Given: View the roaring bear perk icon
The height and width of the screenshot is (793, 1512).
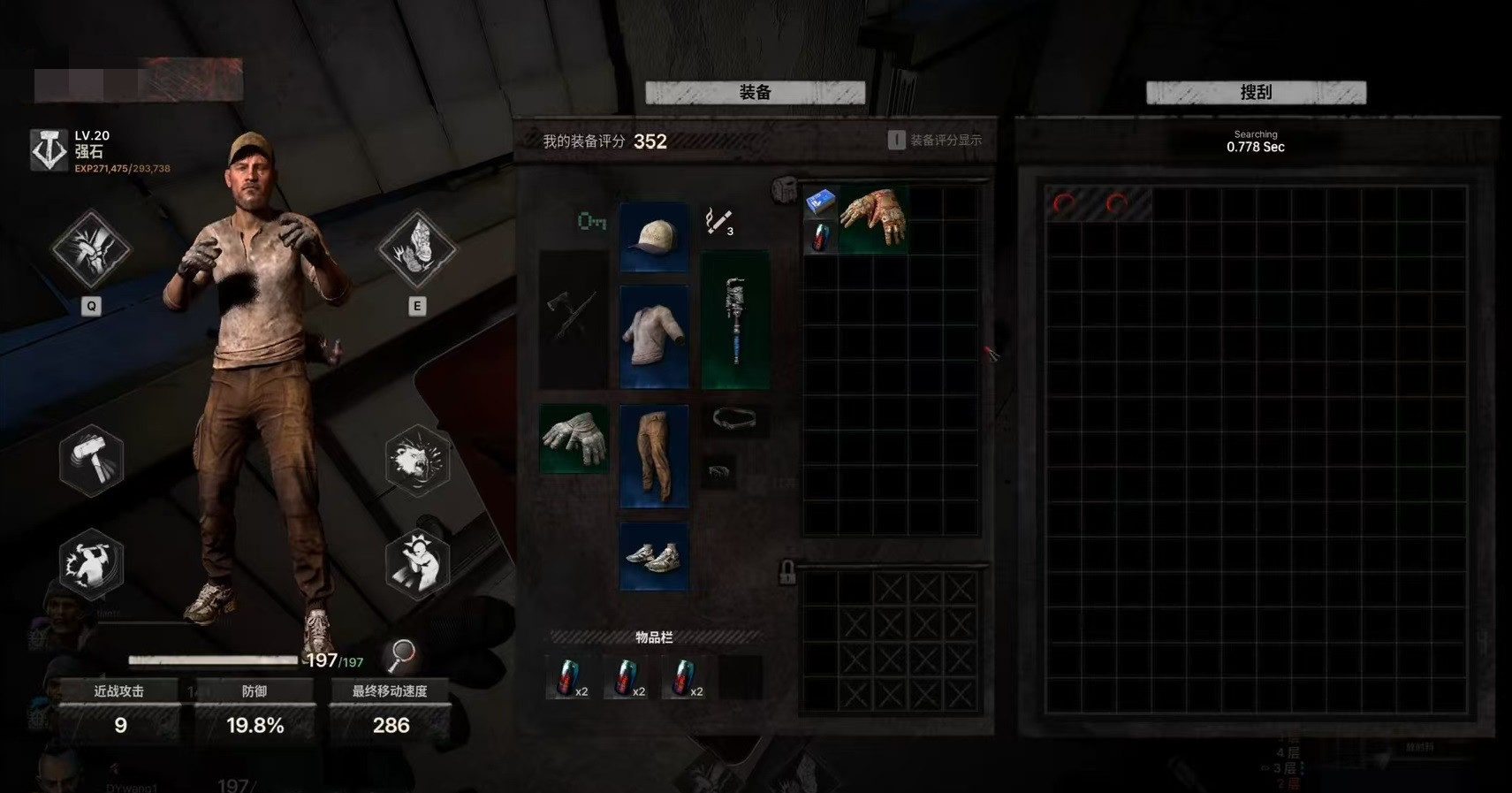Looking at the screenshot, I should click(417, 460).
